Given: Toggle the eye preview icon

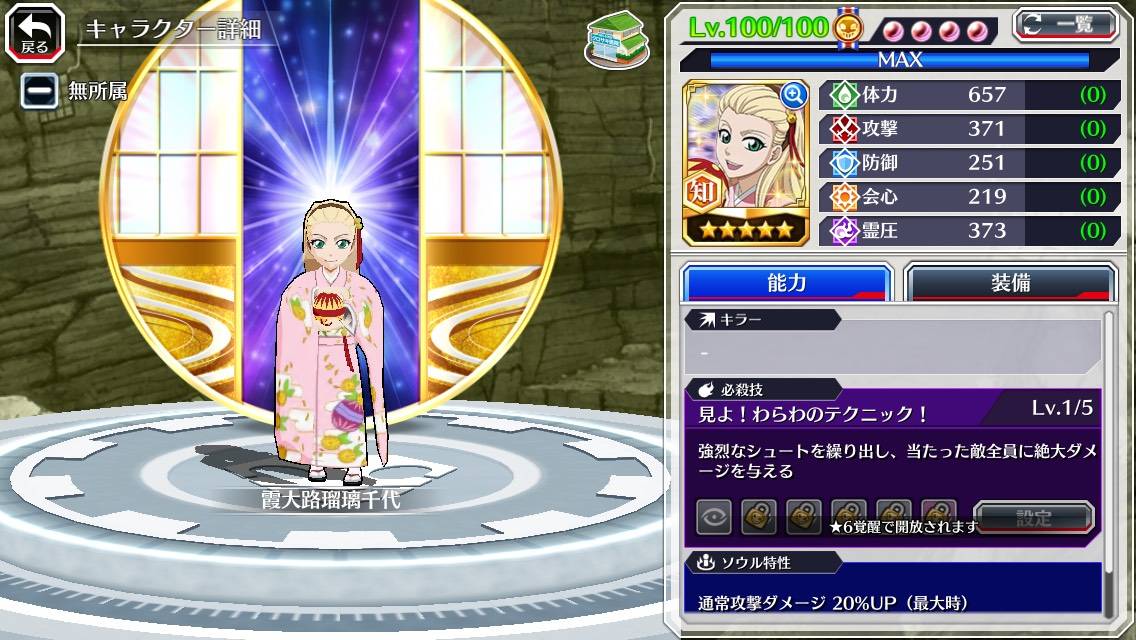Looking at the screenshot, I should 714,518.
